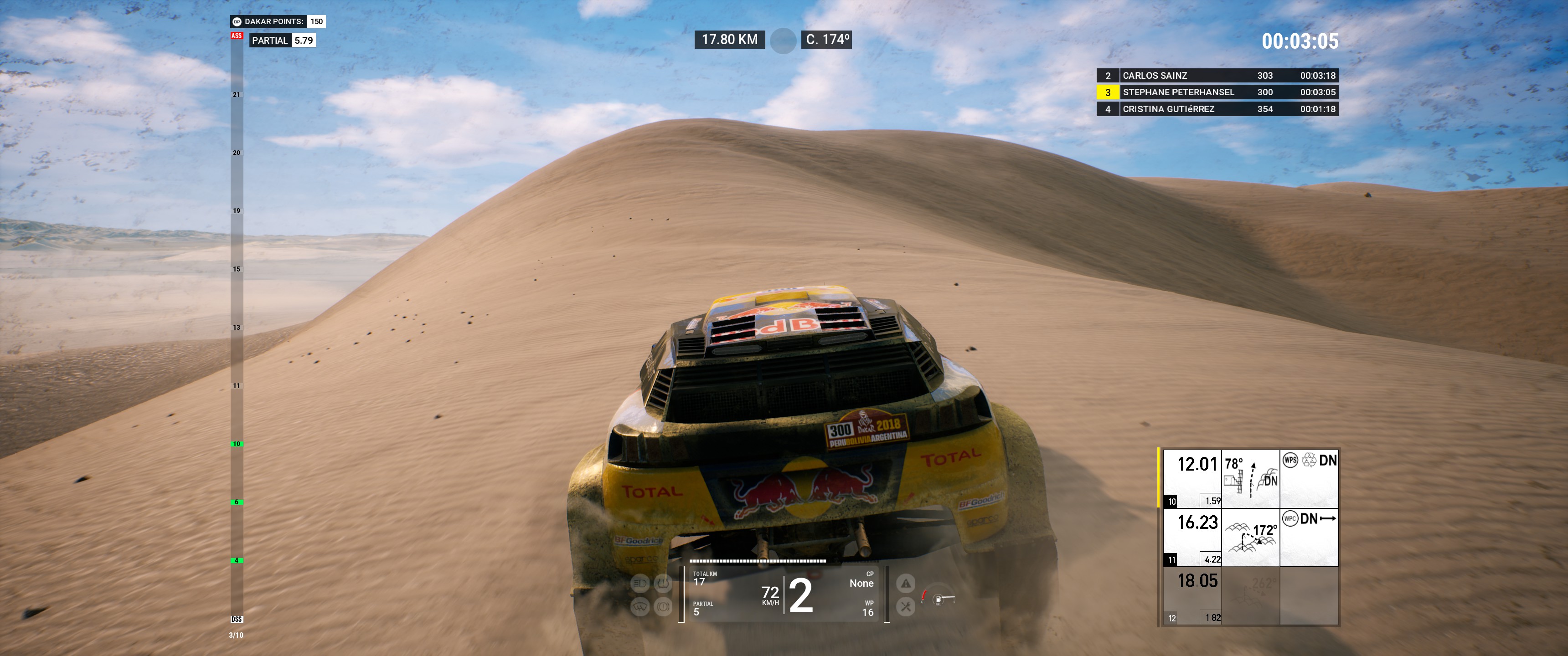Click the green waypoint 10 marker on progress bar
Screen dimensions: 1568x656
(x=237, y=444)
